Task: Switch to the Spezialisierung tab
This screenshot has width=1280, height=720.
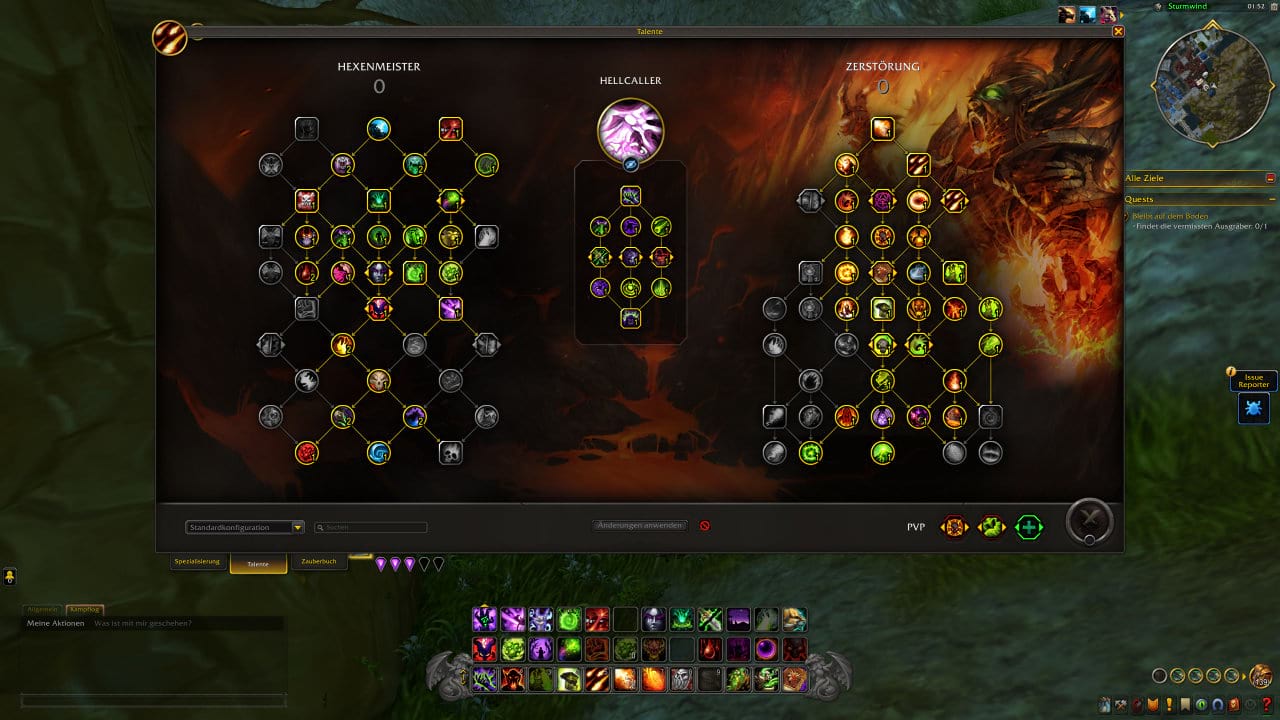Action: [x=197, y=562]
